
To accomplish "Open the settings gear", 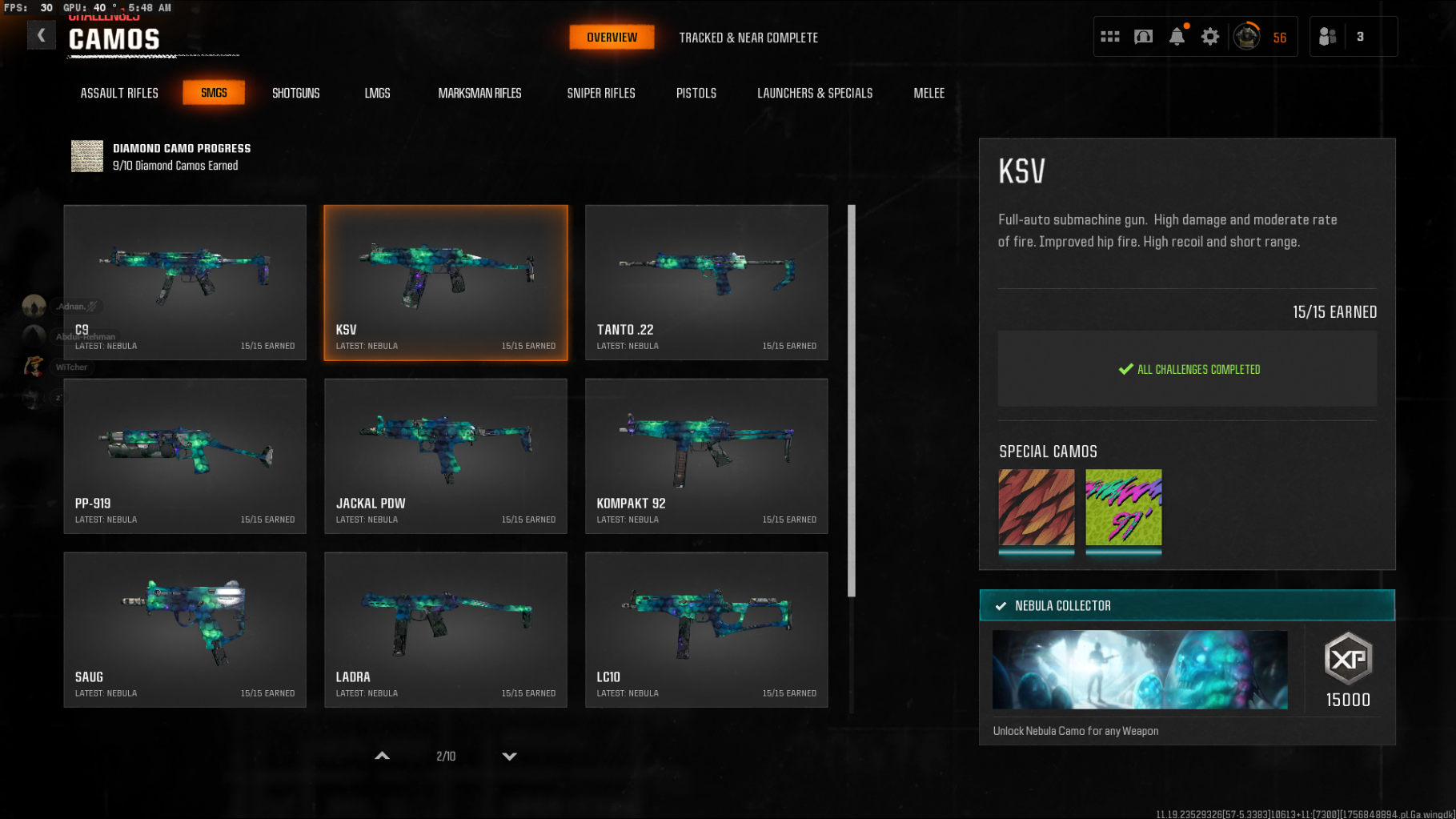I will [x=1209, y=36].
